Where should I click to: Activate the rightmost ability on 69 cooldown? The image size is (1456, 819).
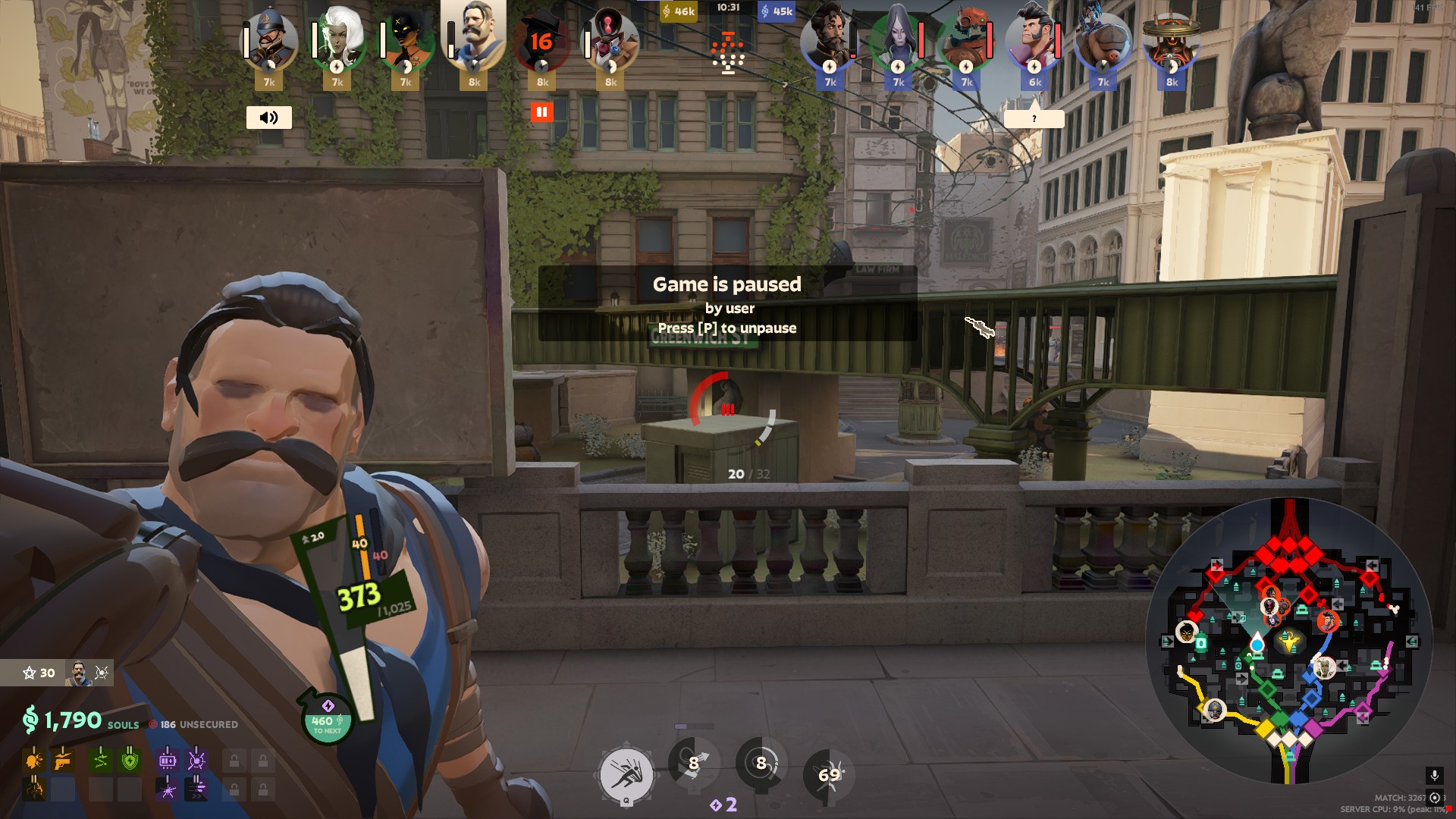tap(829, 774)
